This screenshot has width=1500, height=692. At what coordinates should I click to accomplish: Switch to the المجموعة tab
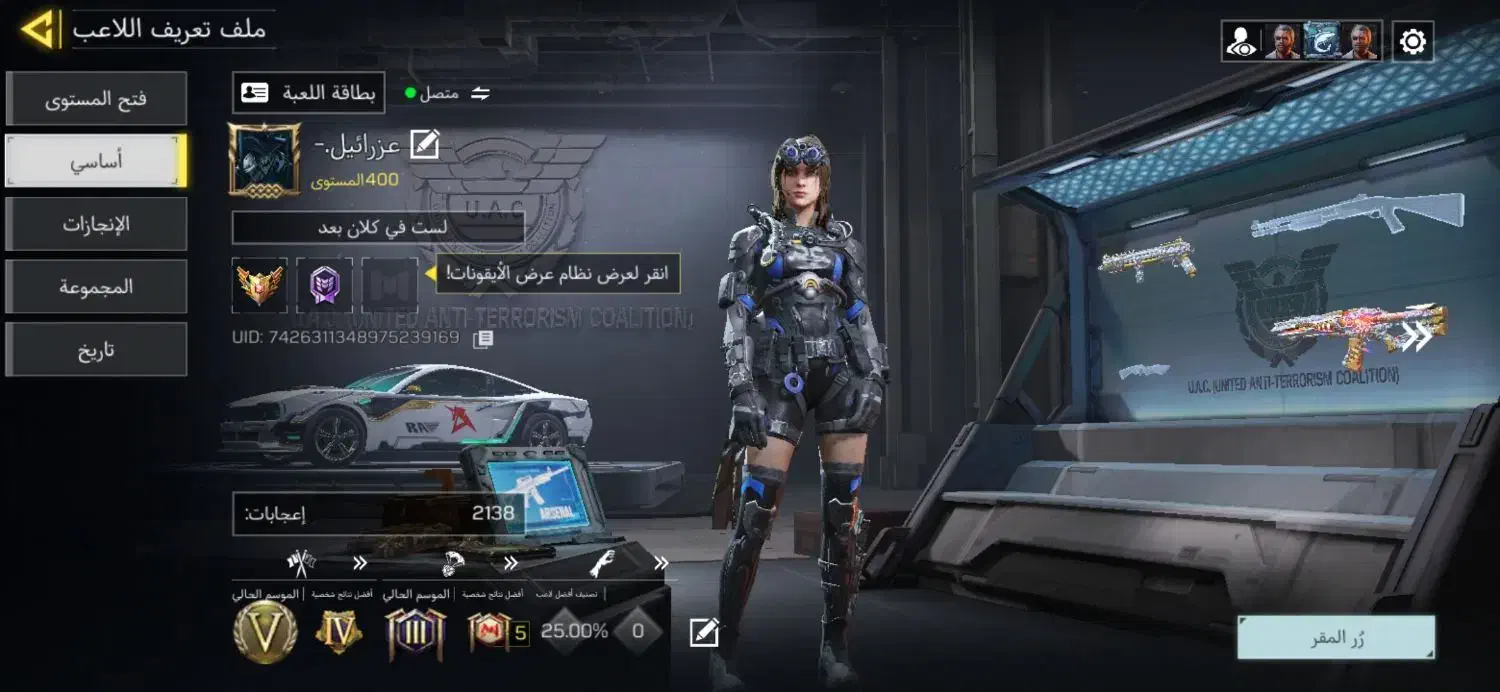pyautogui.click(x=96, y=287)
